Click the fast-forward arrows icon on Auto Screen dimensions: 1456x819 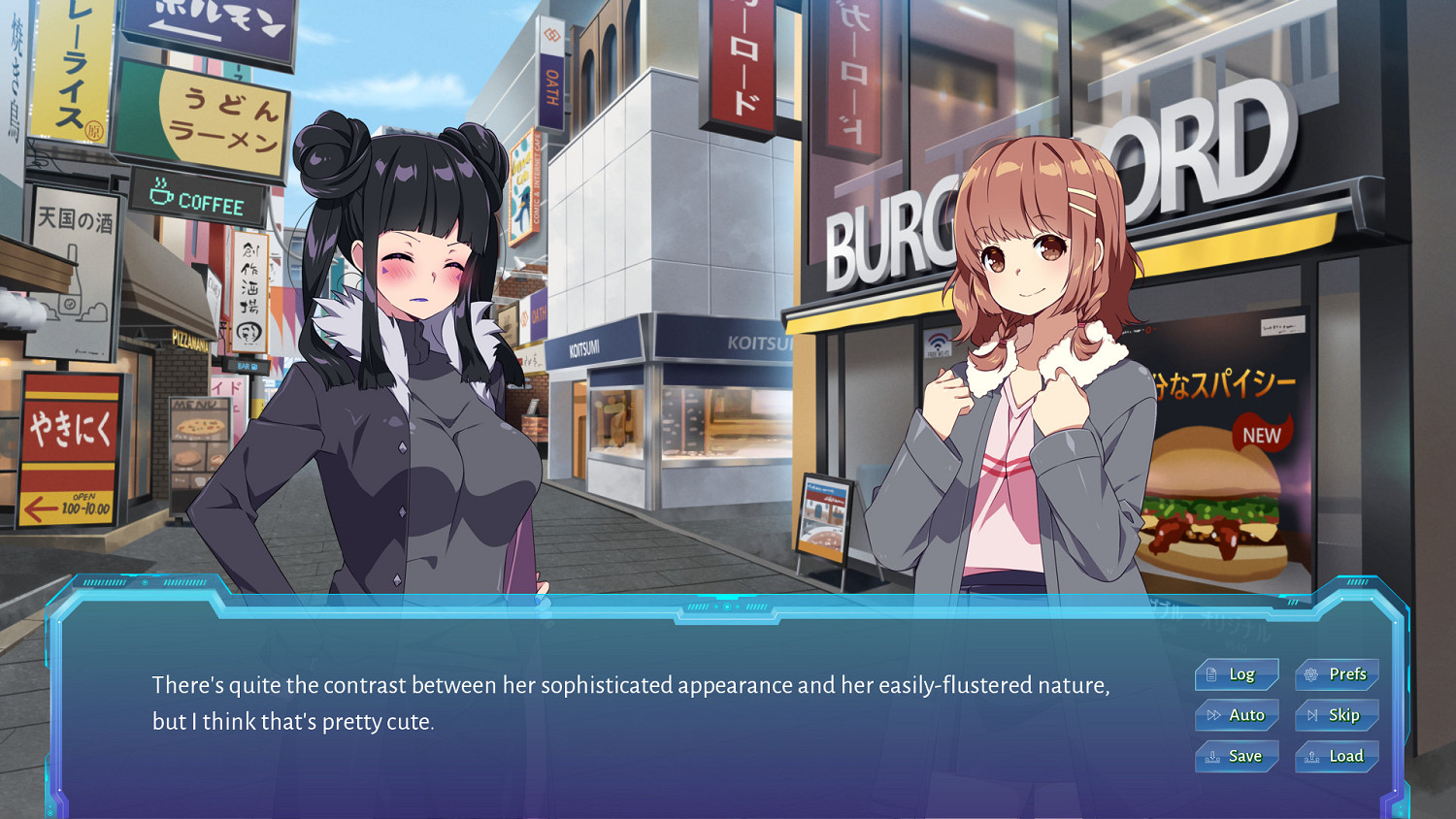coord(1212,715)
